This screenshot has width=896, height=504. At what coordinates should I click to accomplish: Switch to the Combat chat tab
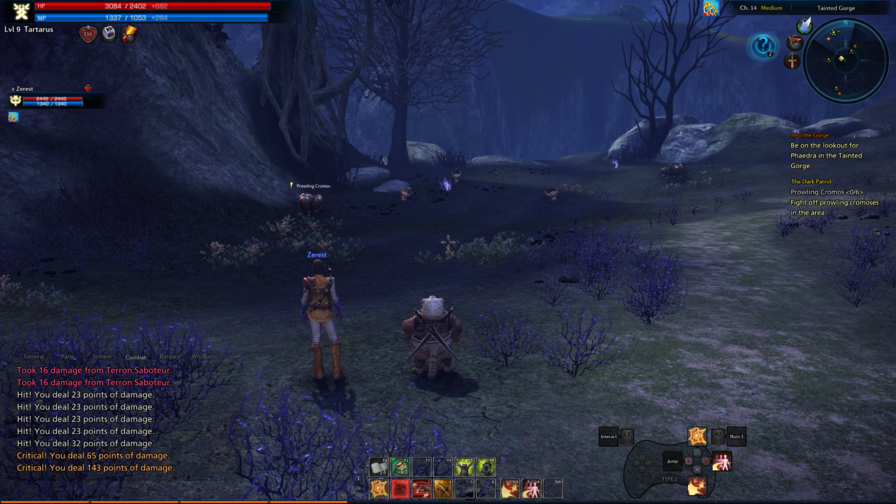click(x=136, y=357)
